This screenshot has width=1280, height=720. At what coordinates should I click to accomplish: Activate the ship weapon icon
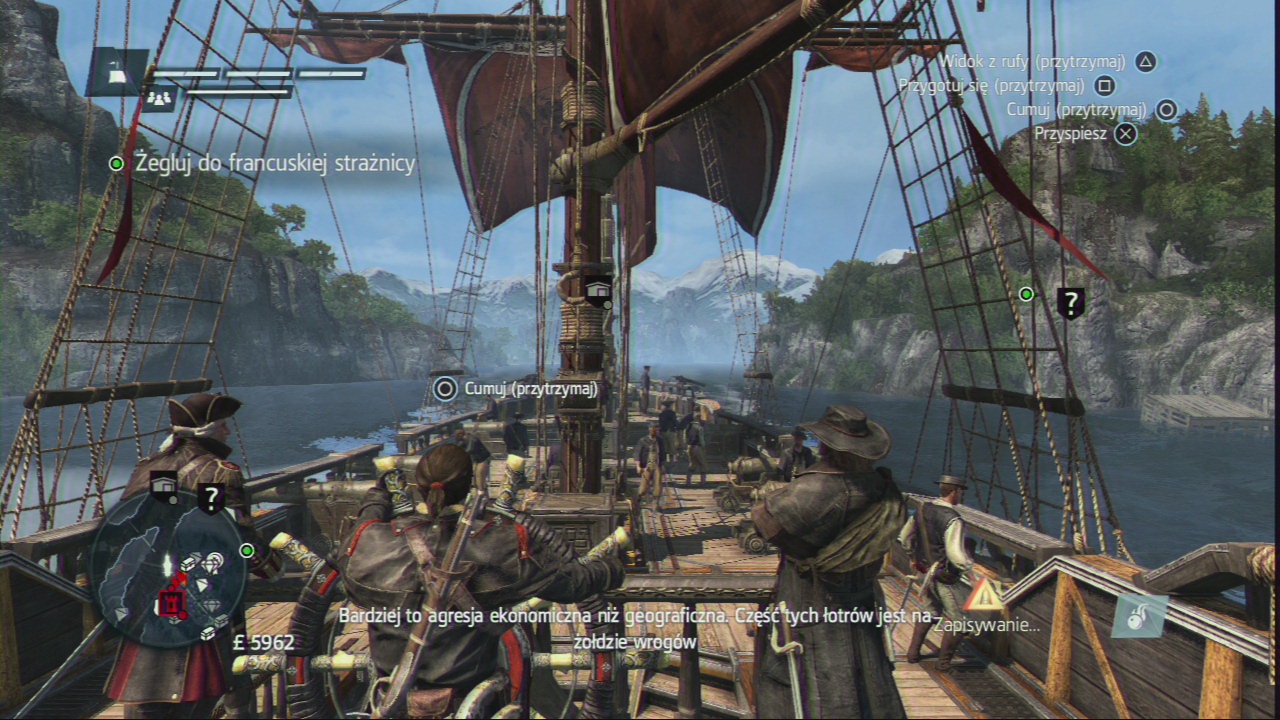1138,615
